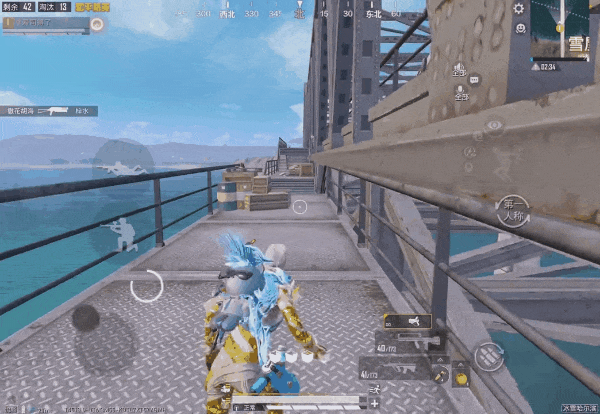
Task: Switch to first-person view button
Action: pos(512,211)
